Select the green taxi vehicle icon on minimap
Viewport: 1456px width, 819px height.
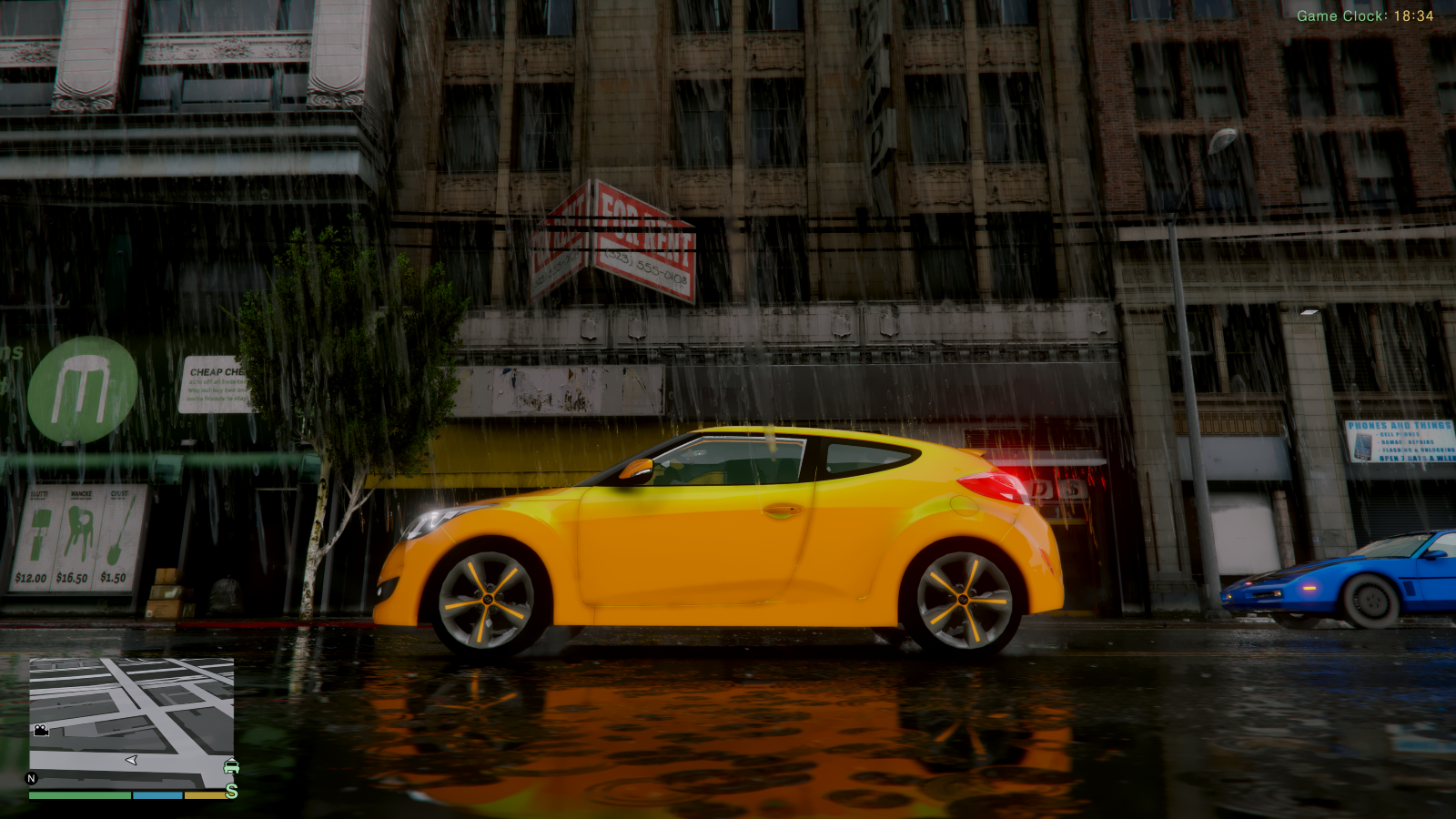click(x=231, y=766)
